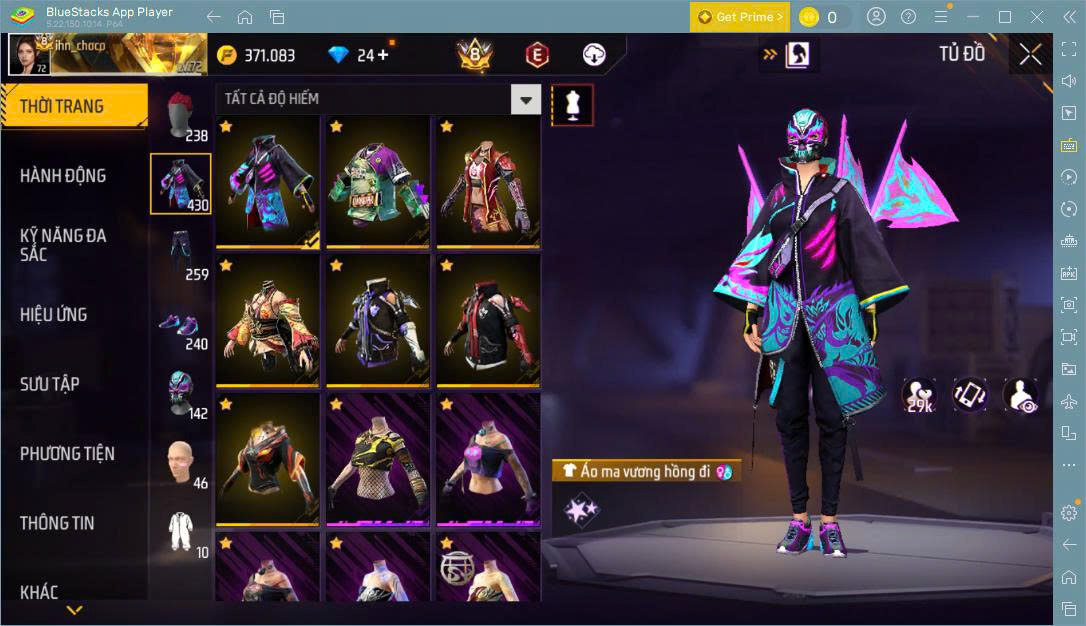Select the shoes subcategory icon
1086x626 pixels.
(x=180, y=324)
